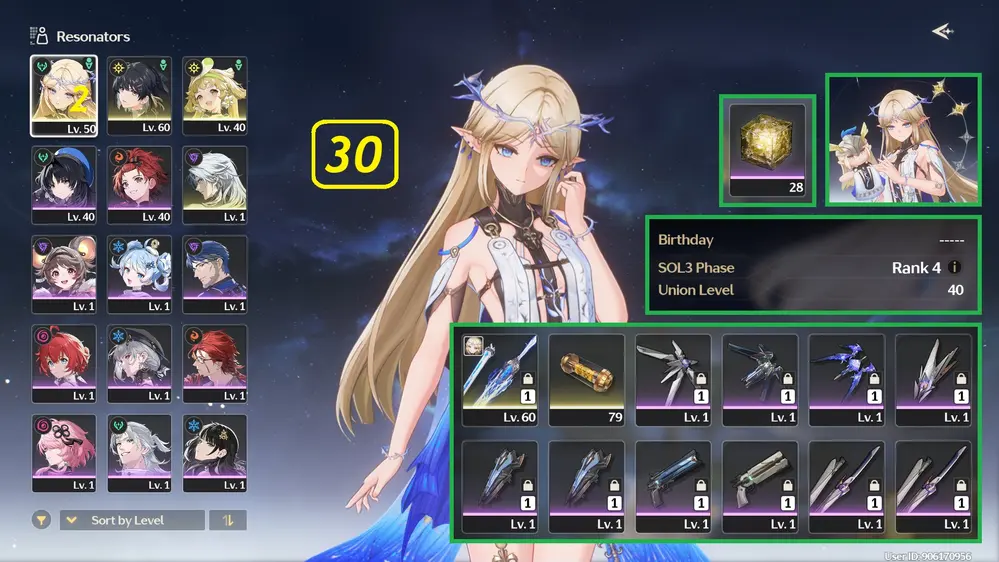Screen dimensions: 999x562
Task: Open the Sort by Level dropdown
Action: (x=132, y=520)
